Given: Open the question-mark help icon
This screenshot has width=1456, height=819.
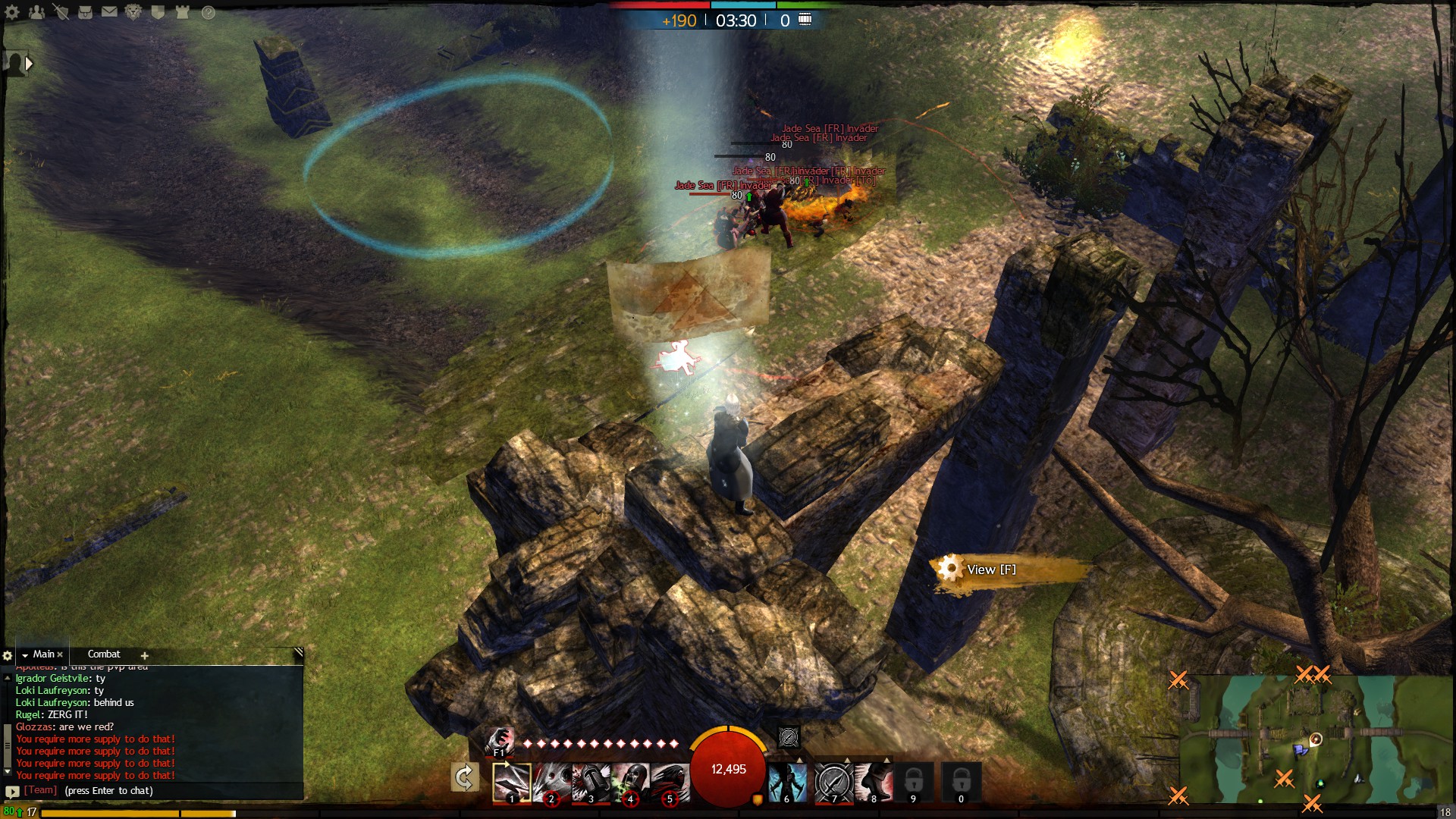Looking at the screenshot, I should point(208,12).
